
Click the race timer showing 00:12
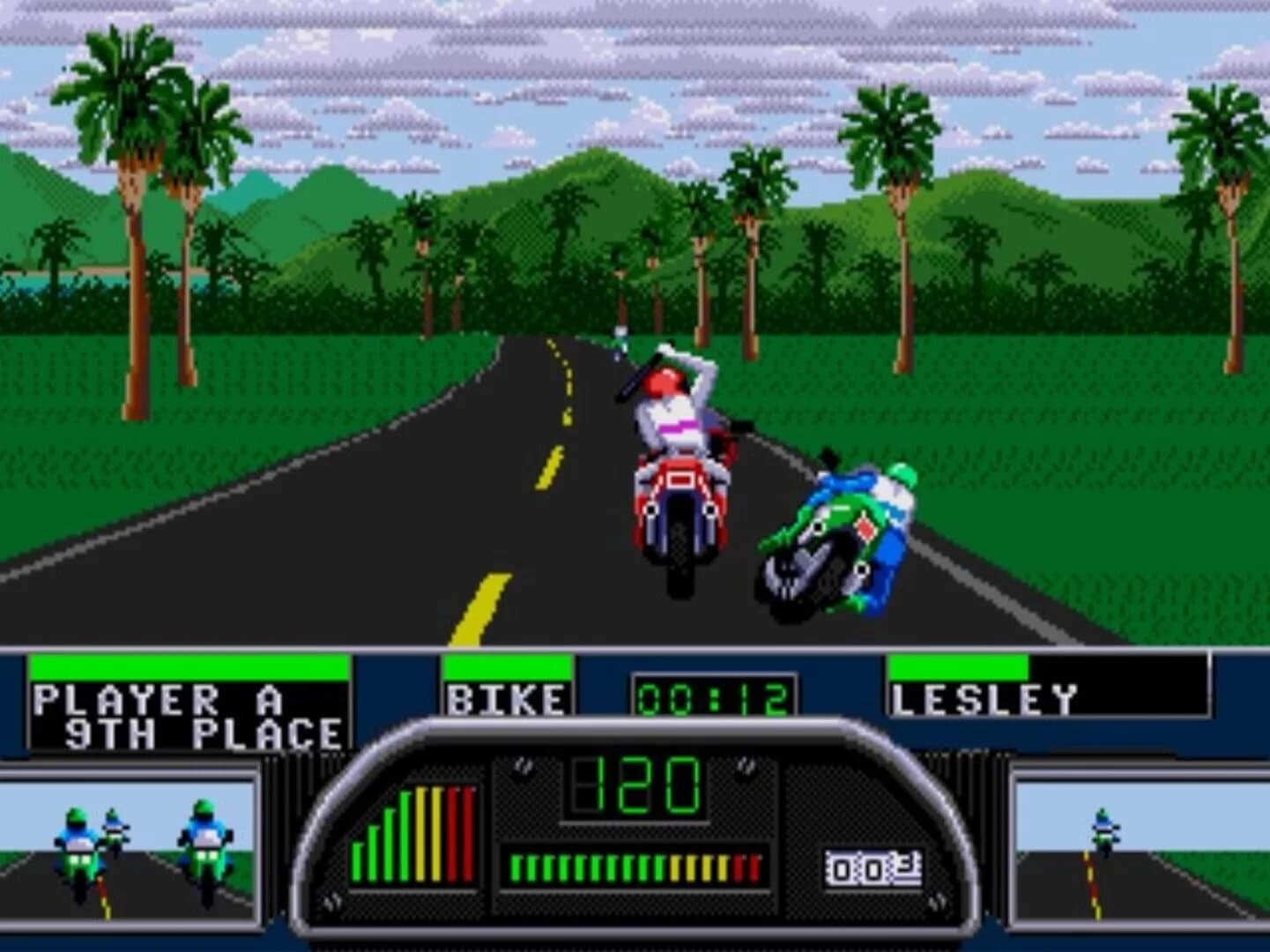pyautogui.click(x=714, y=696)
